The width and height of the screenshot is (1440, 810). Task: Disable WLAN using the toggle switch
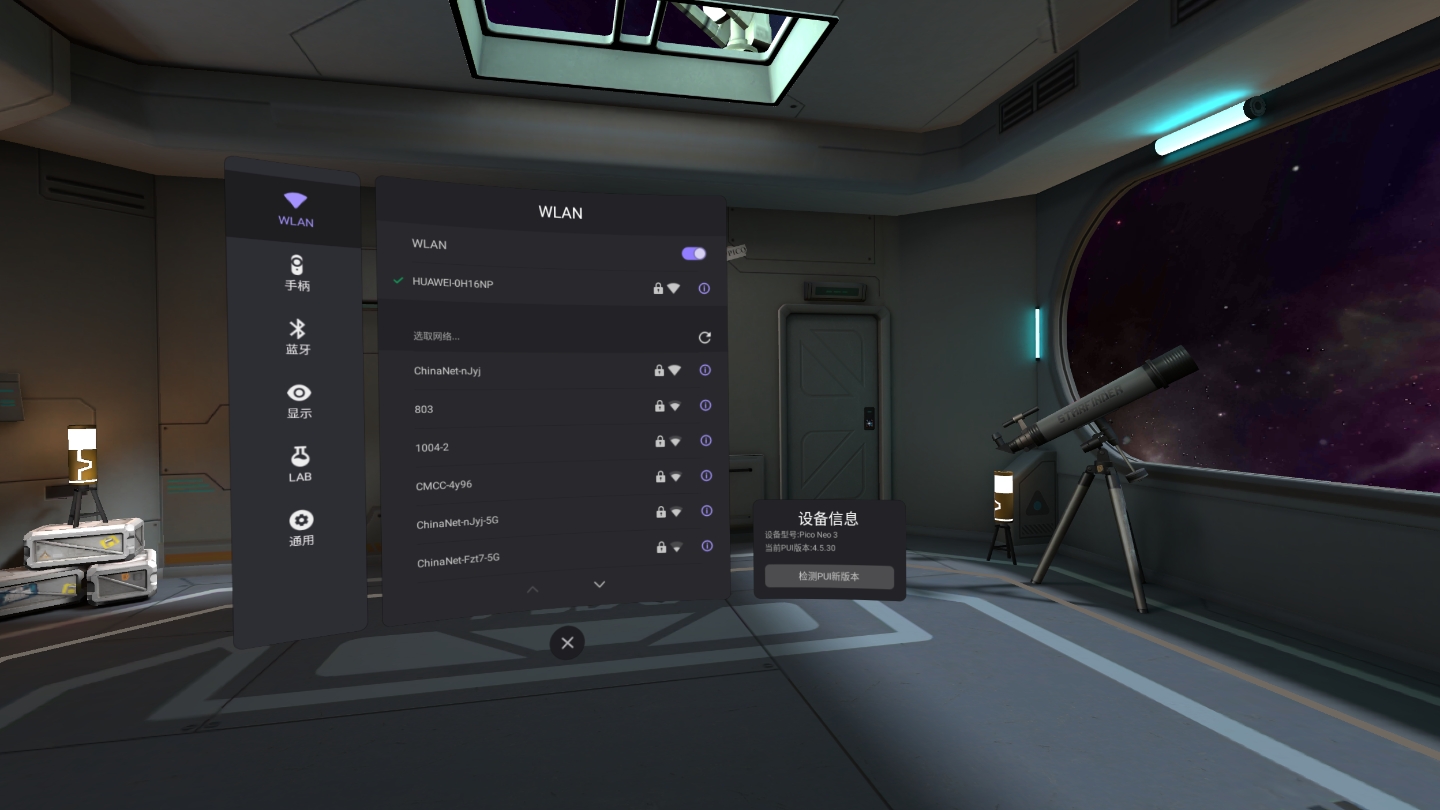(x=692, y=253)
